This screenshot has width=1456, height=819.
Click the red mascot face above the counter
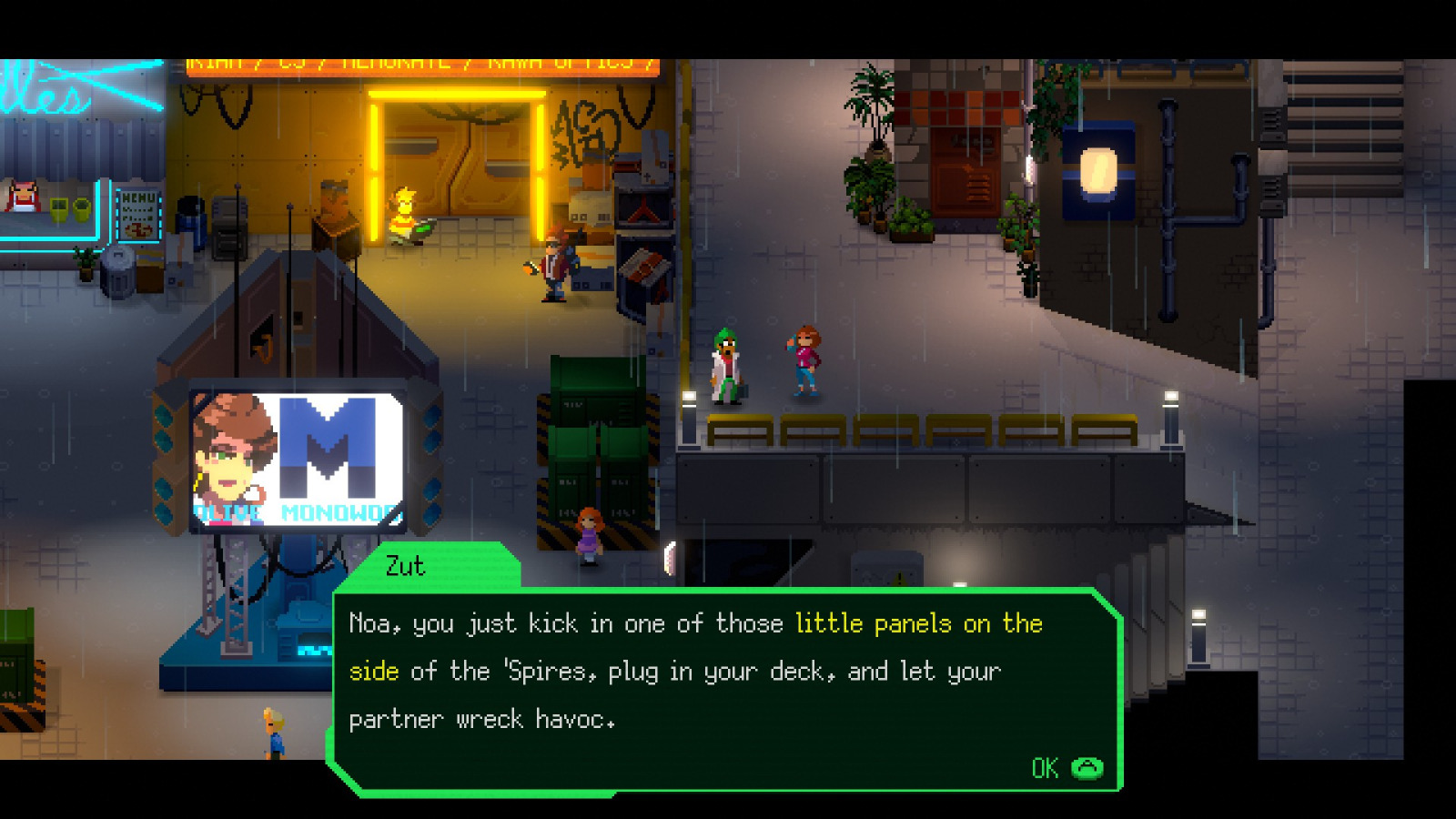[x=23, y=195]
